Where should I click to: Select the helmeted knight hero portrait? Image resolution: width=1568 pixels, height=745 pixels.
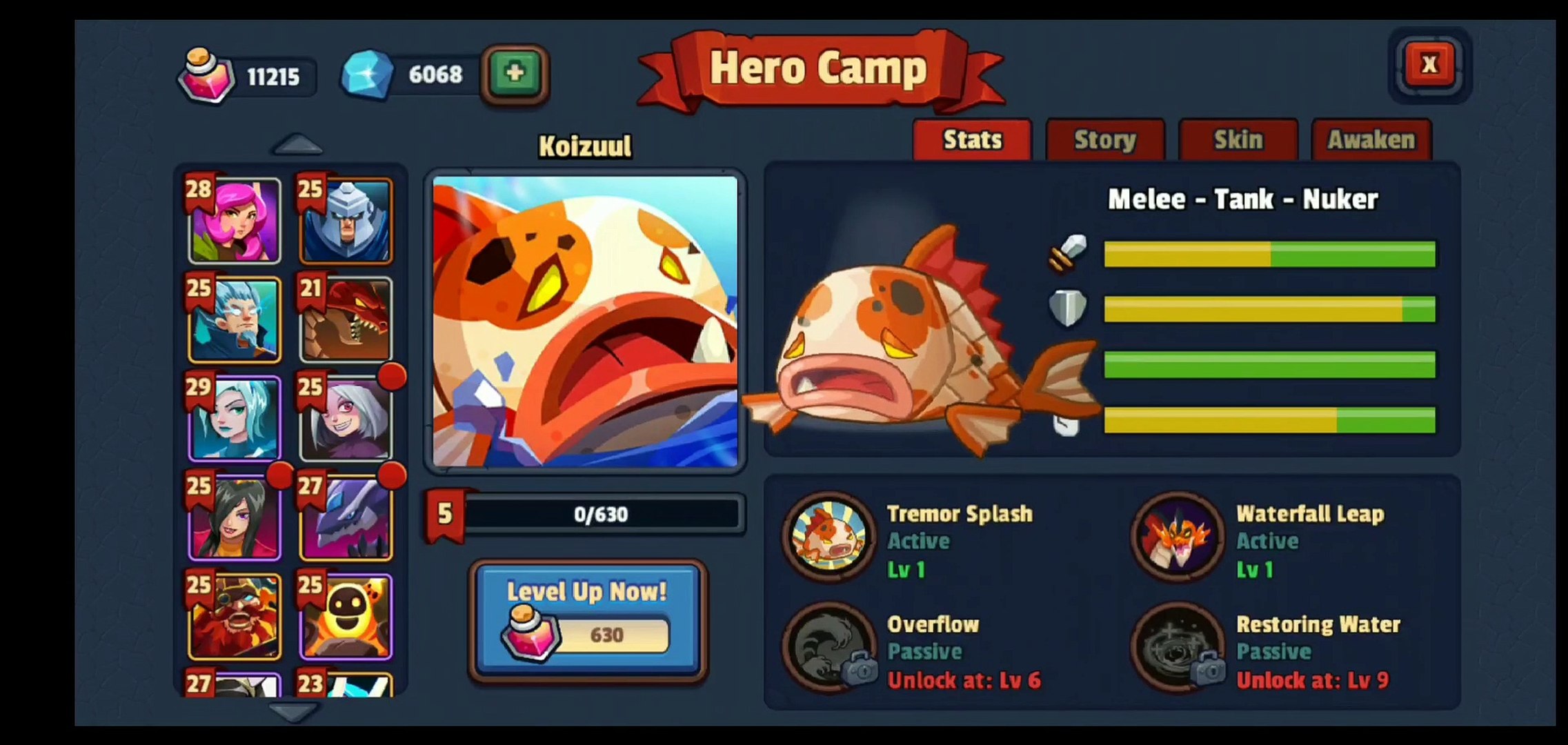[x=346, y=221]
